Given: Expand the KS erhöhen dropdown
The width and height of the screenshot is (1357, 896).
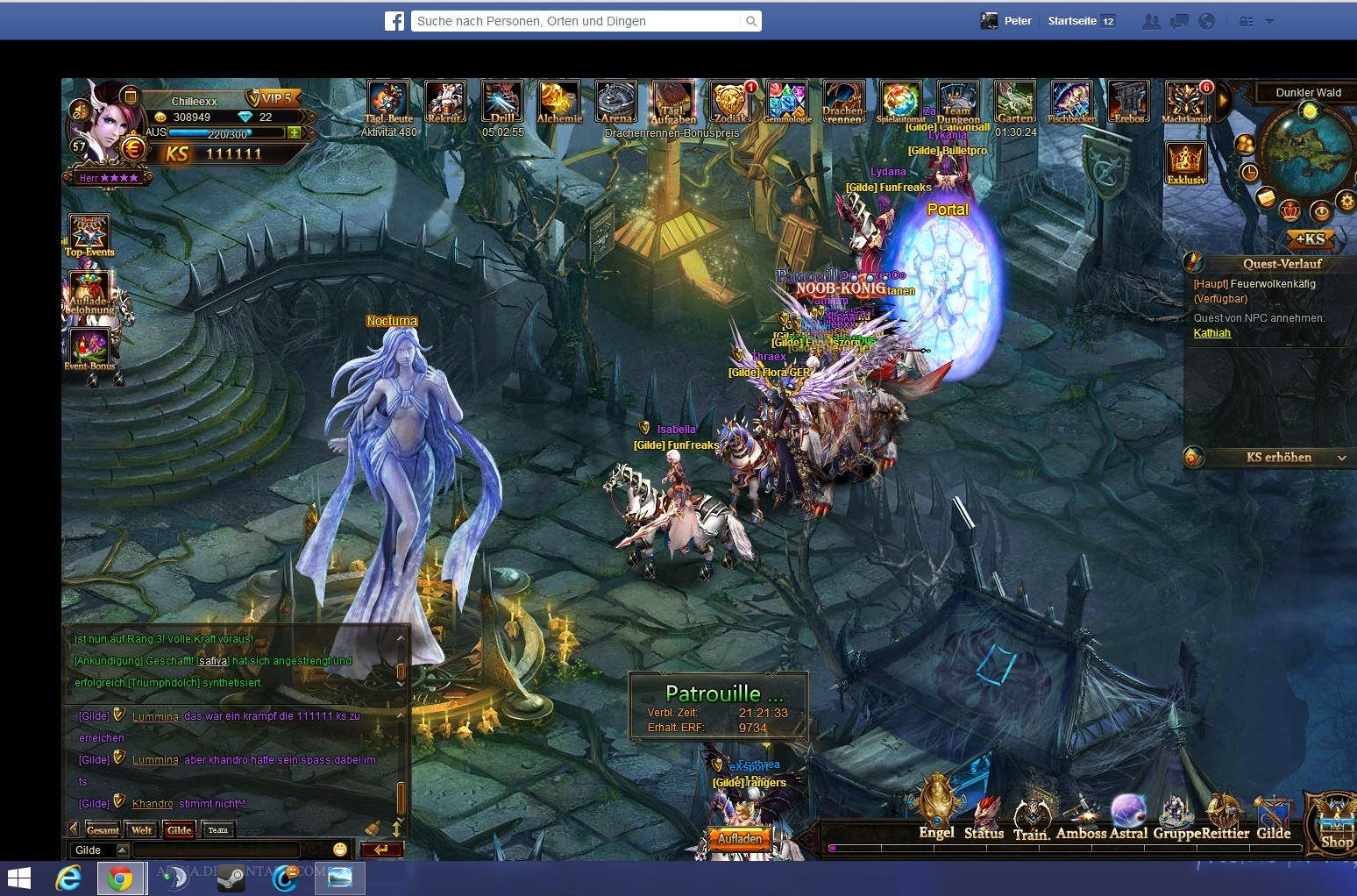Looking at the screenshot, I should [1341, 458].
